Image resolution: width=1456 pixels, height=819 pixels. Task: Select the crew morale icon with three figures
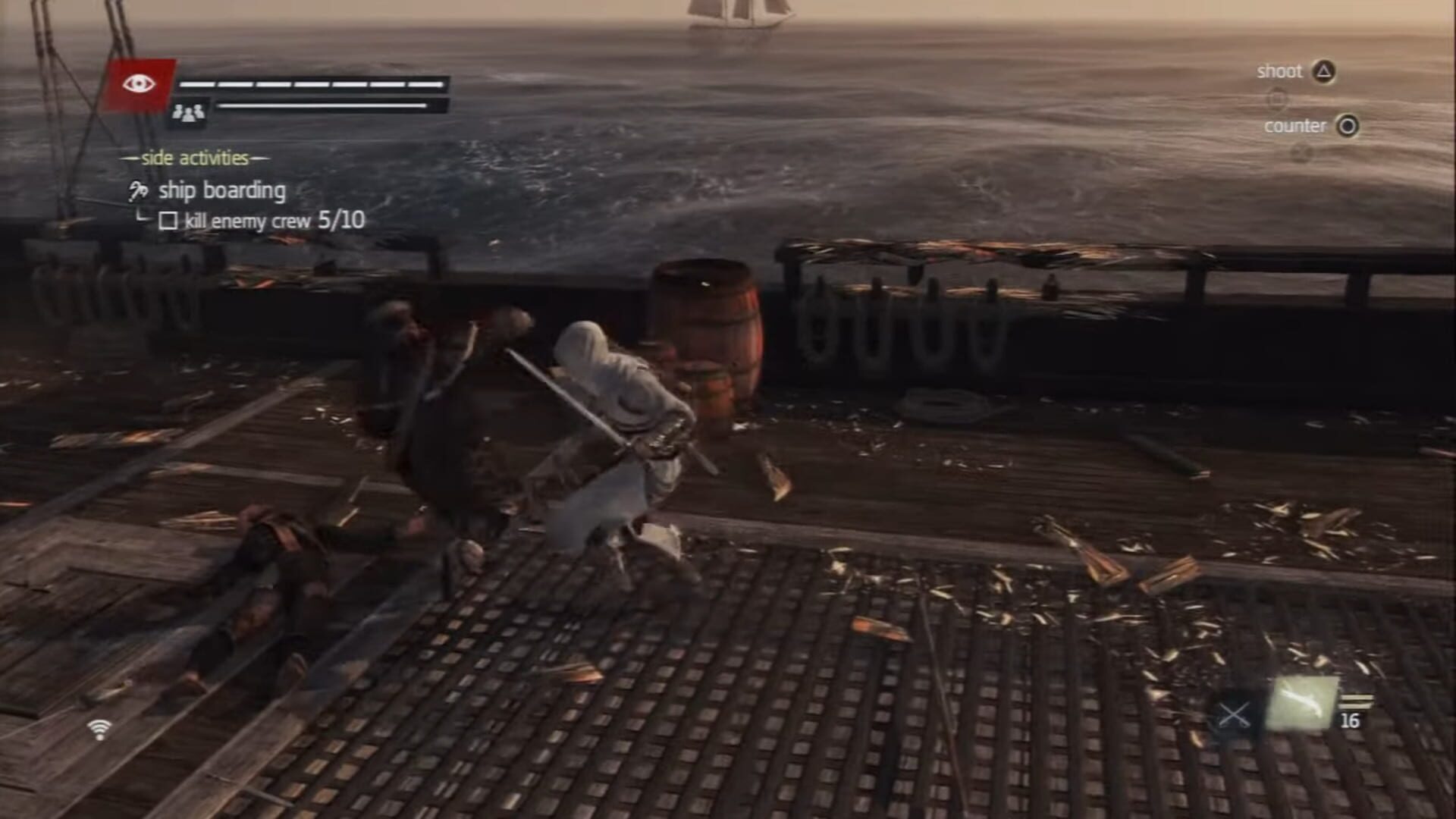click(189, 112)
